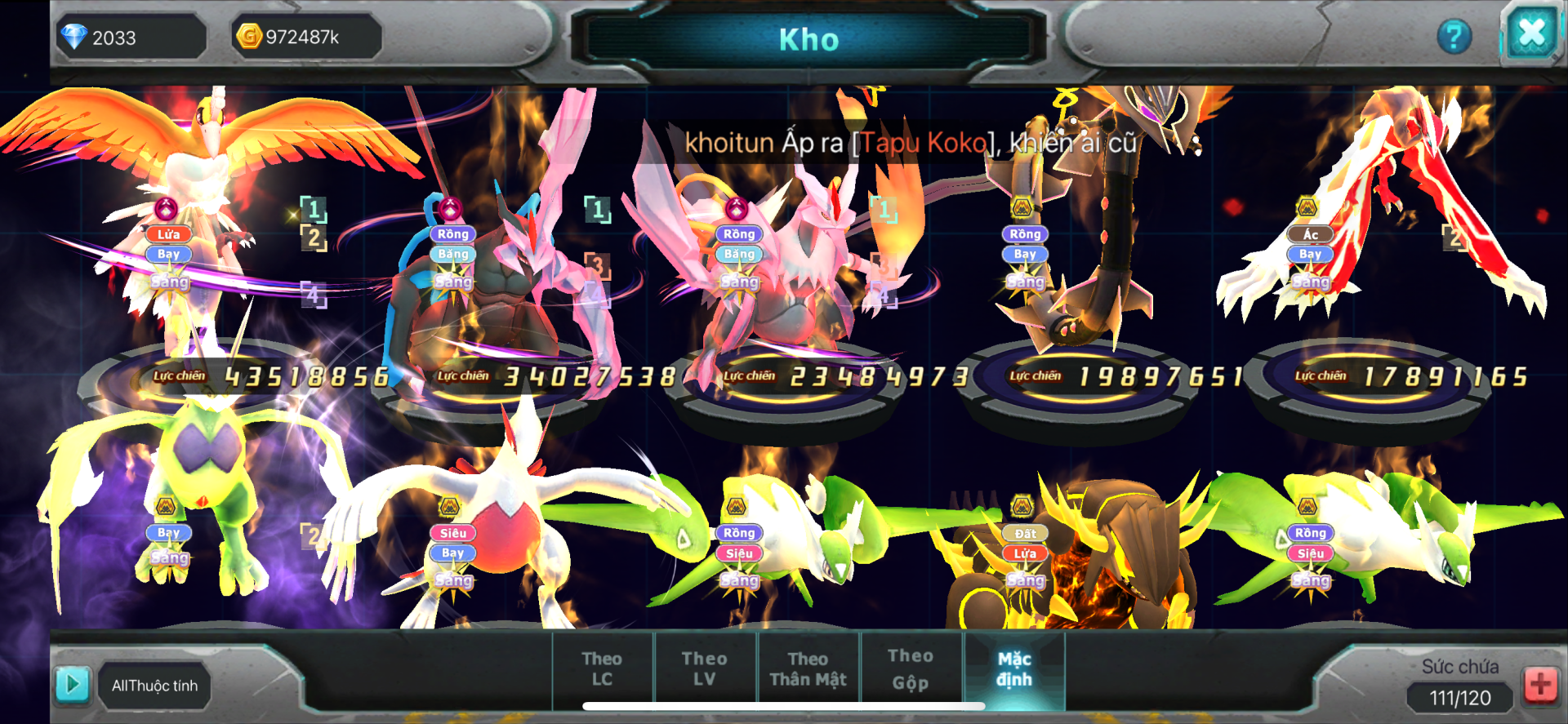Select the monster with 43518856 power
The image size is (1568, 724).
point(212,245)
